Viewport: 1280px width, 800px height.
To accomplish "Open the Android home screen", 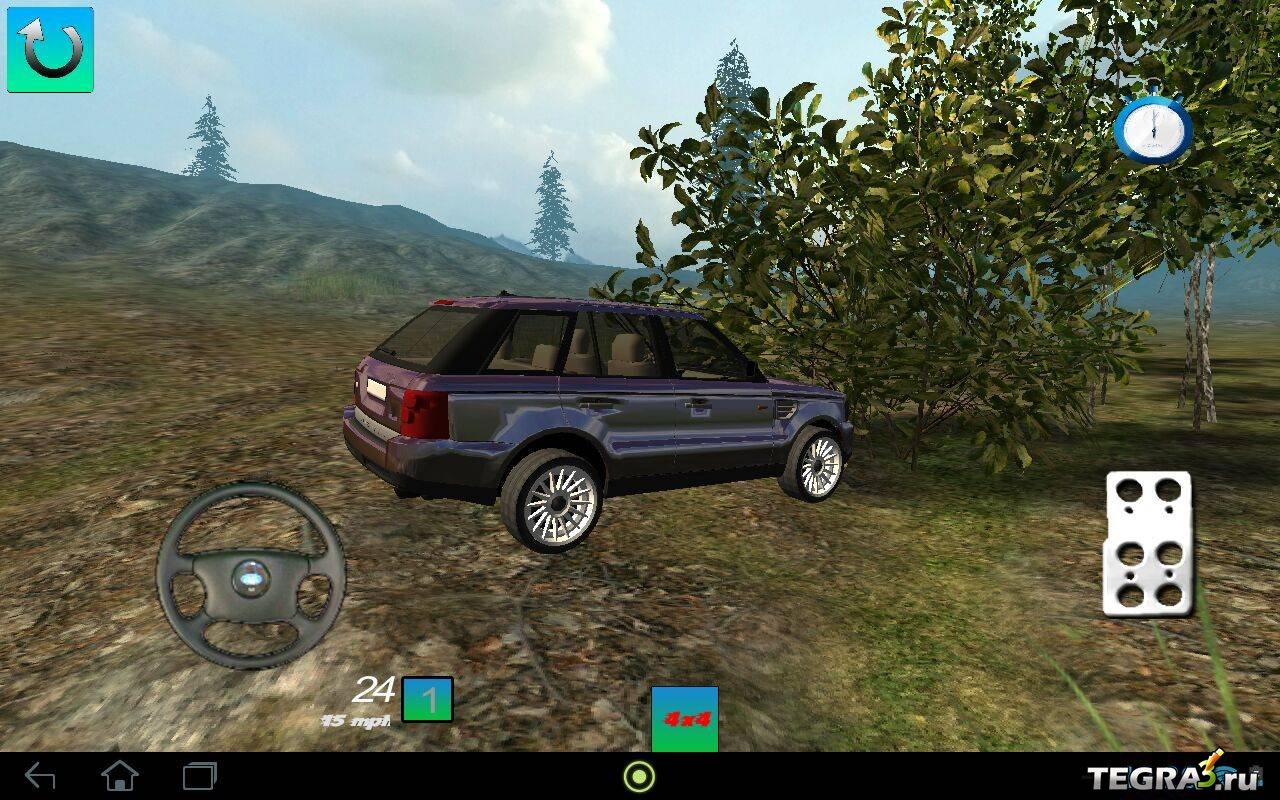I will 120,776.
